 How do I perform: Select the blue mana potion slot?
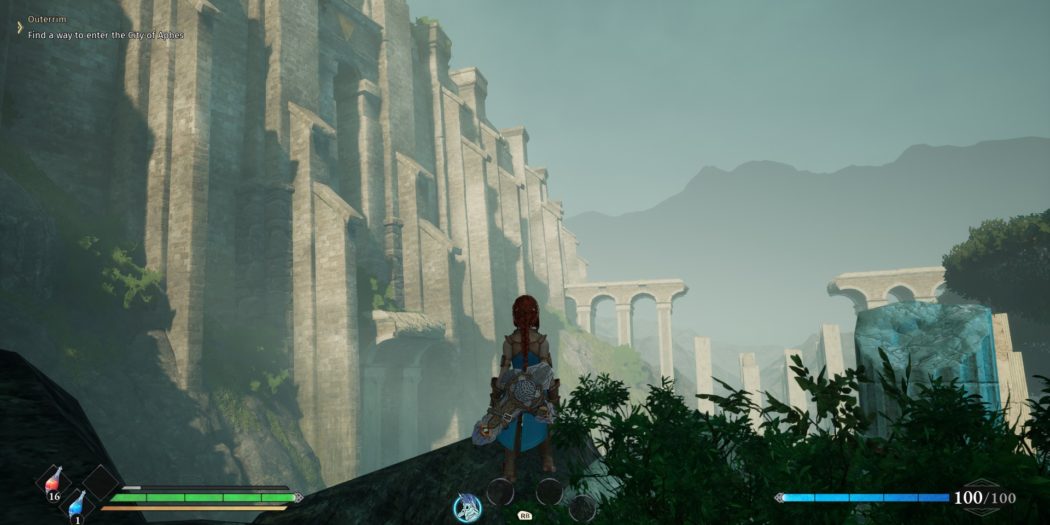coord(77,506)
